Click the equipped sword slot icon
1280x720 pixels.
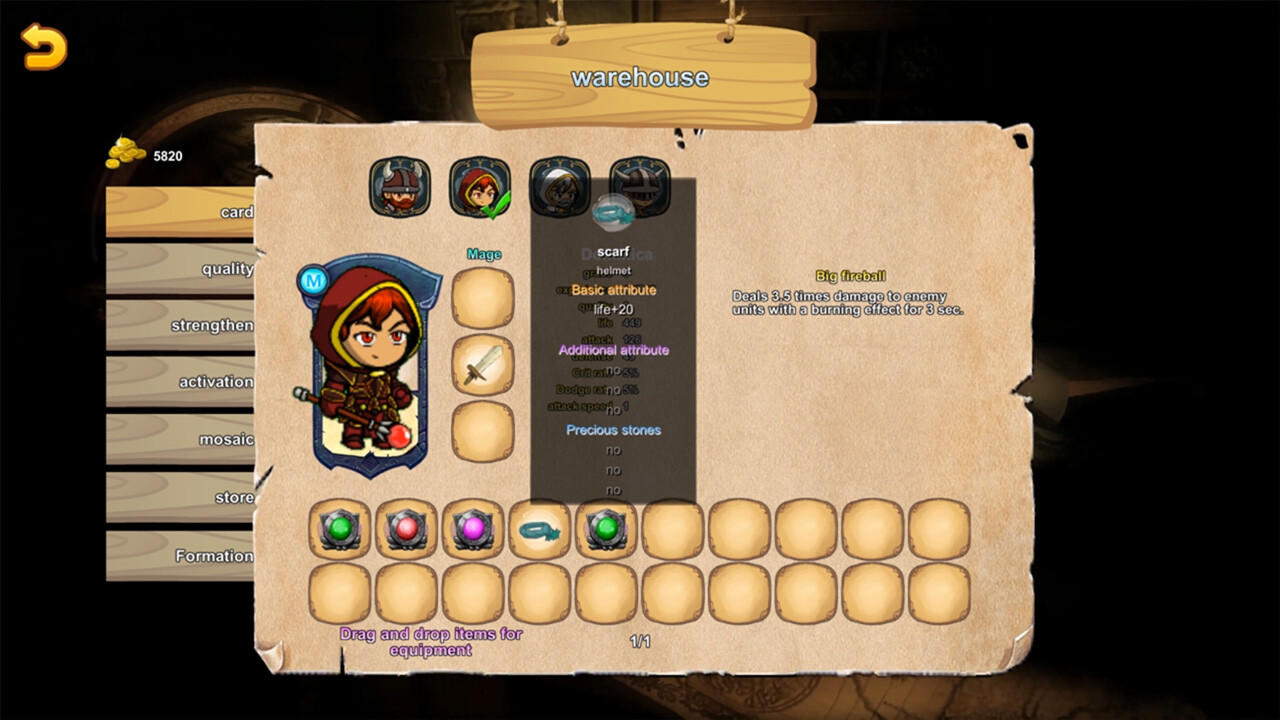coord(483,364)
